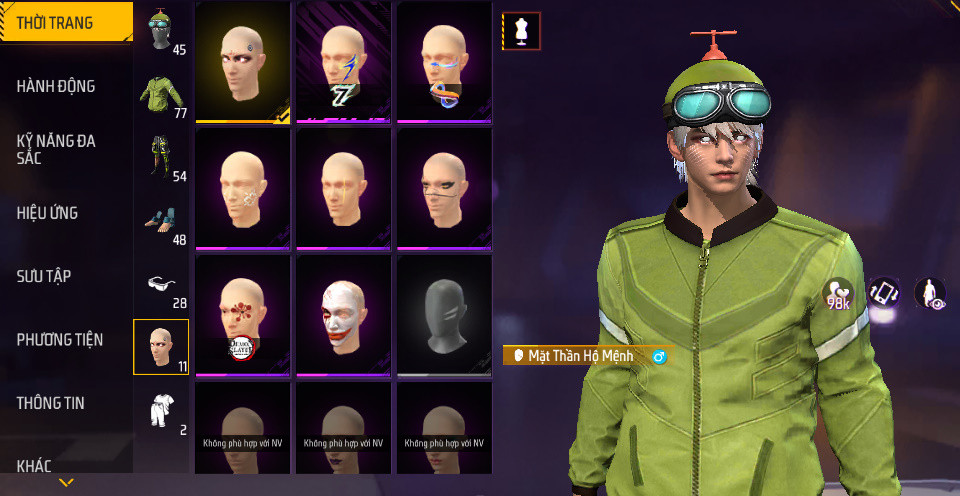
Task: Select the clown face paint item
Action: click(x=343, y=314)
